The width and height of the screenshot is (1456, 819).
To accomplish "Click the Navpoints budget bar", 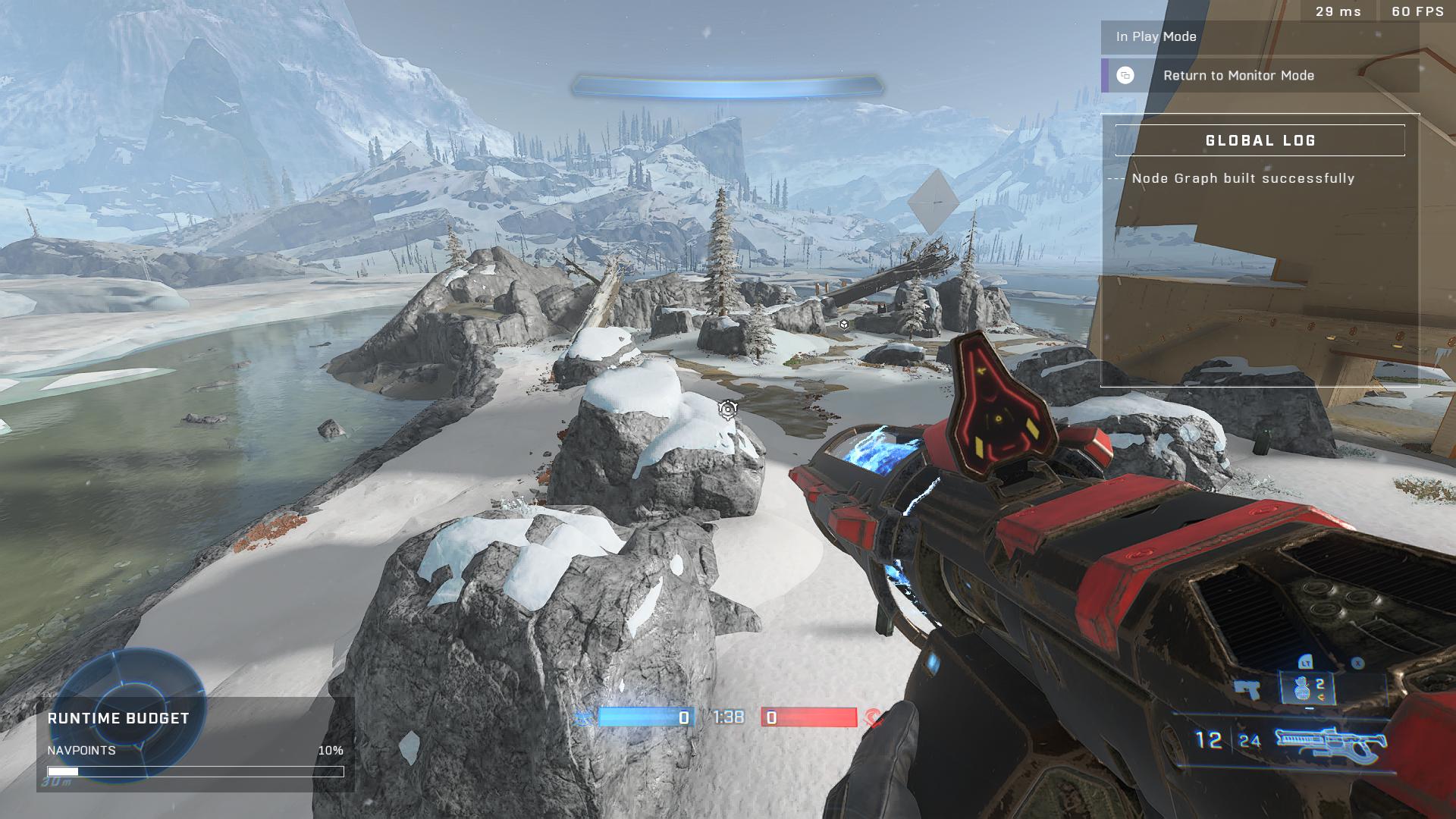I will 196,771.
